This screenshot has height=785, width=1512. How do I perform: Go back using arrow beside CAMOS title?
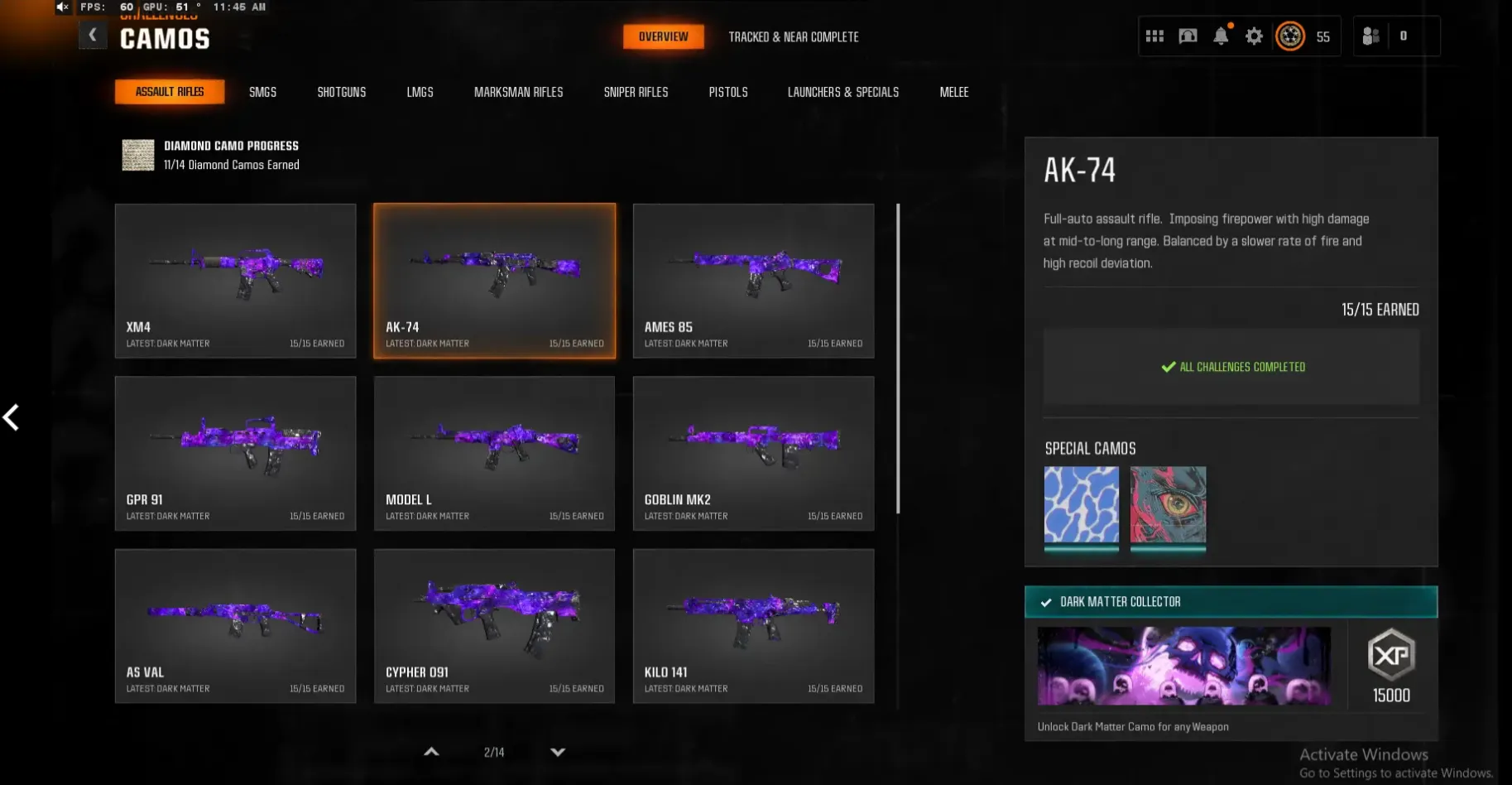tap(93, 35)
